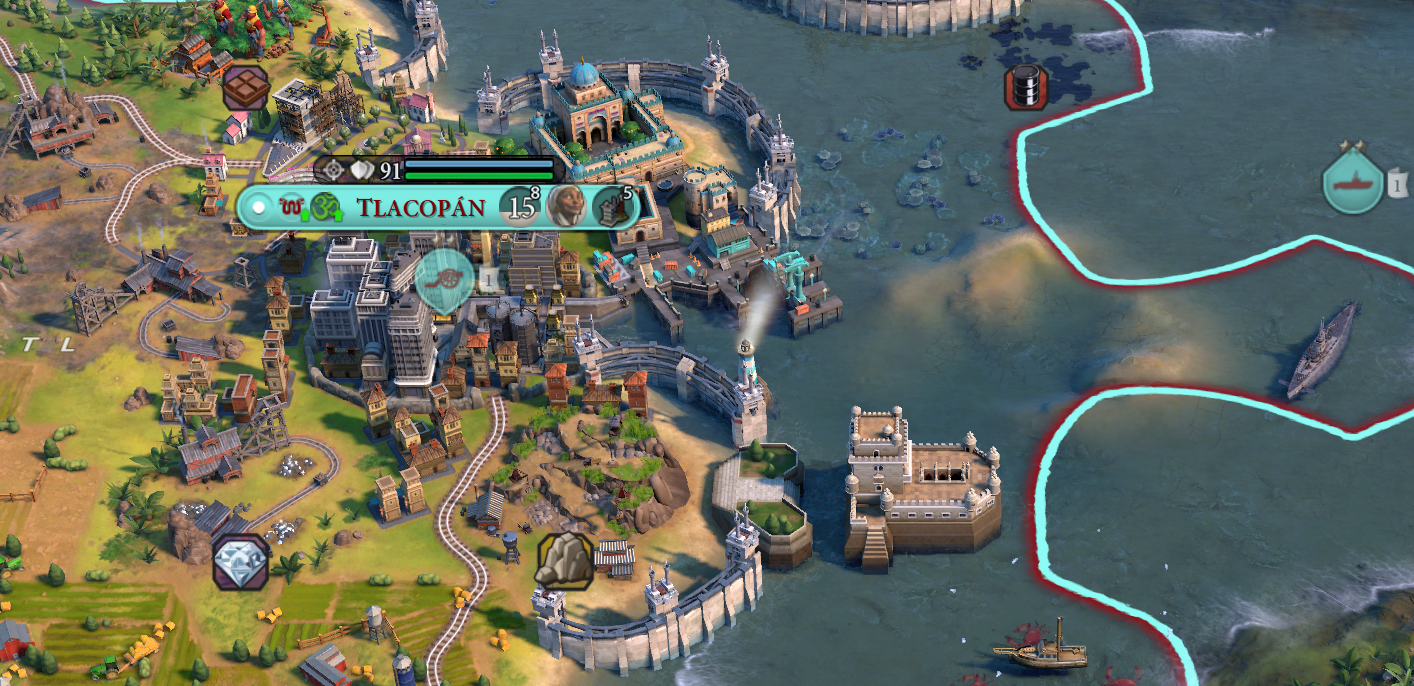Click the oil barrel resource icon
The height and width of the screenshot is (686, 1414).
[1025, 88]
